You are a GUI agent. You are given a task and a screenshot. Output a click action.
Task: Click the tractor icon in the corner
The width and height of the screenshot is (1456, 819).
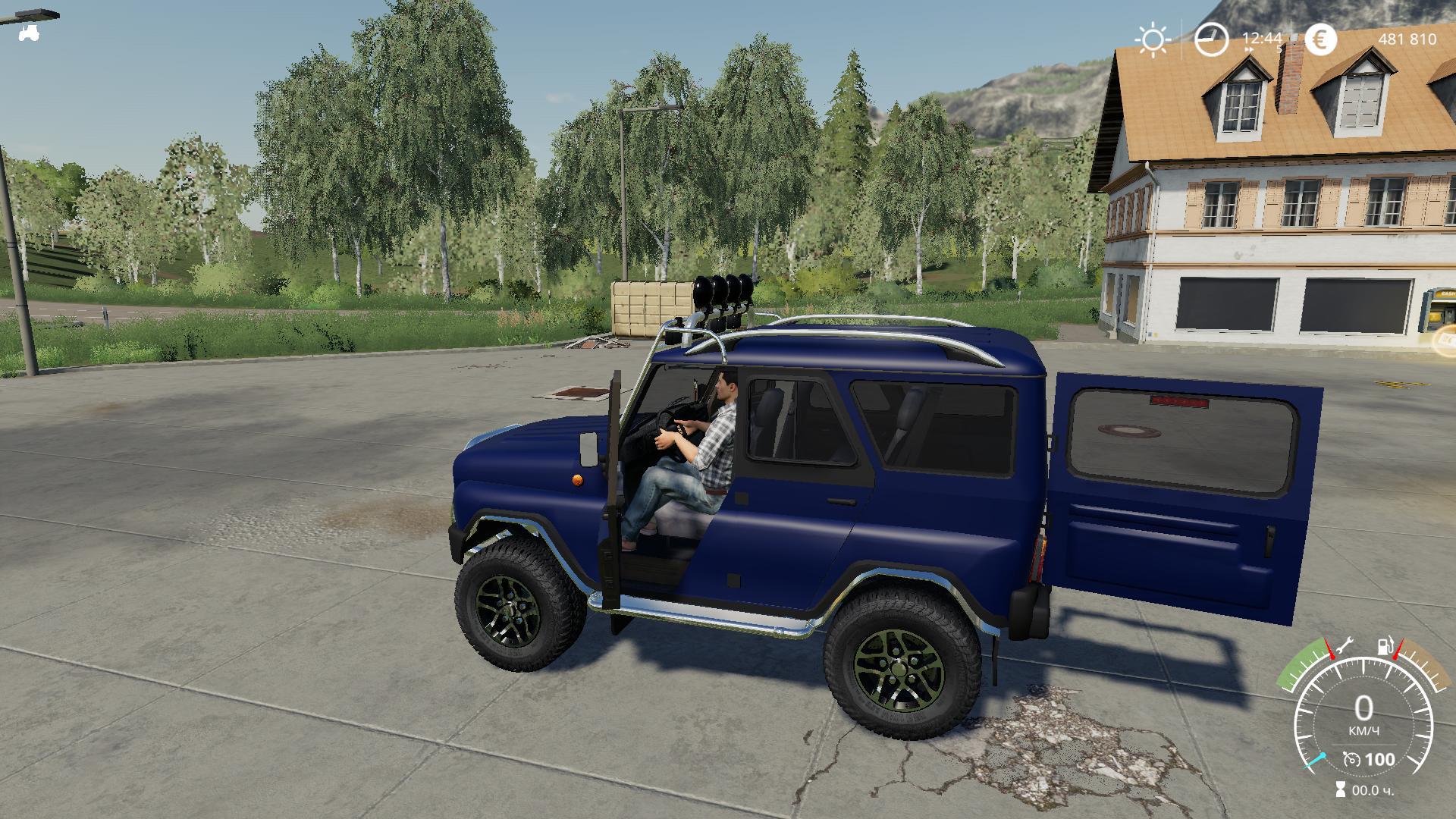point(30,33)
